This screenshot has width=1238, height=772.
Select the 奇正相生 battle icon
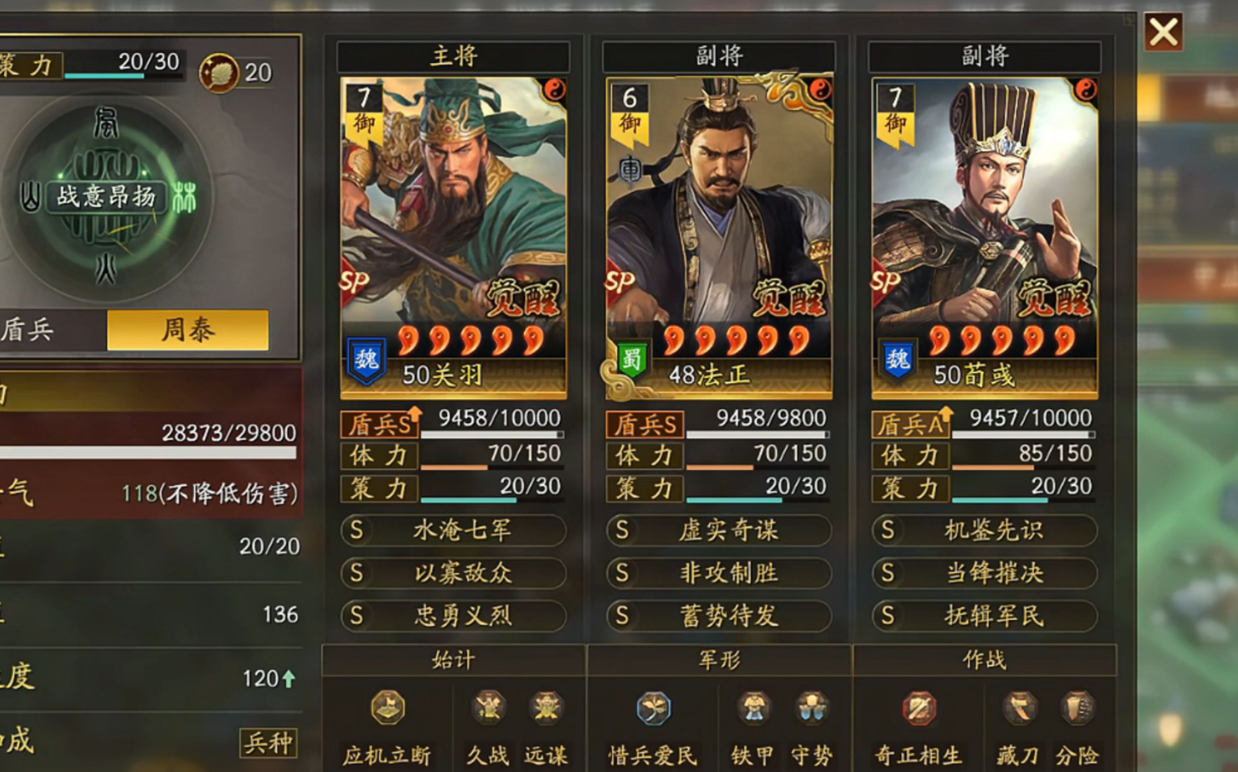click(919, 708)
